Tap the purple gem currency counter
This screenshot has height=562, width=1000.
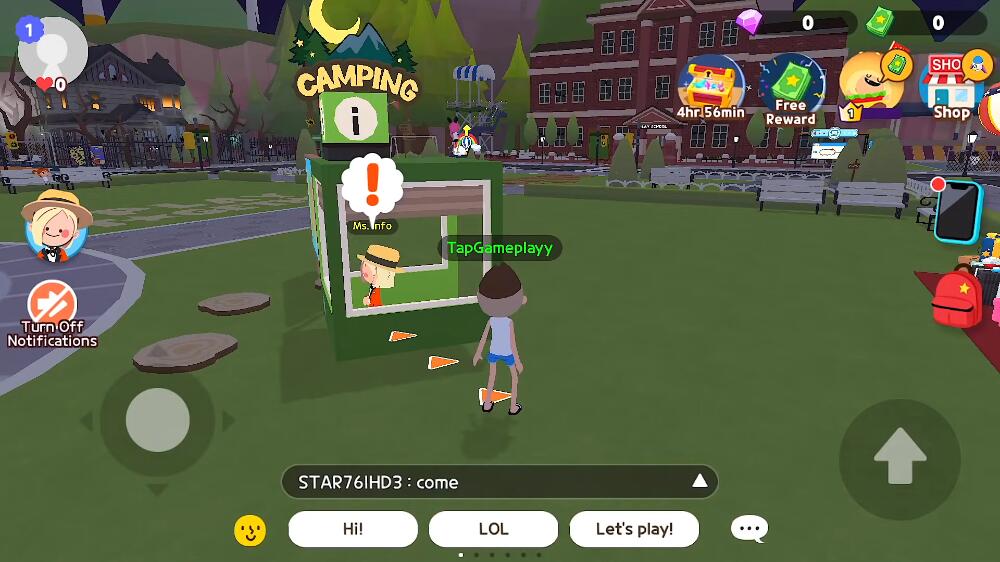796,22
